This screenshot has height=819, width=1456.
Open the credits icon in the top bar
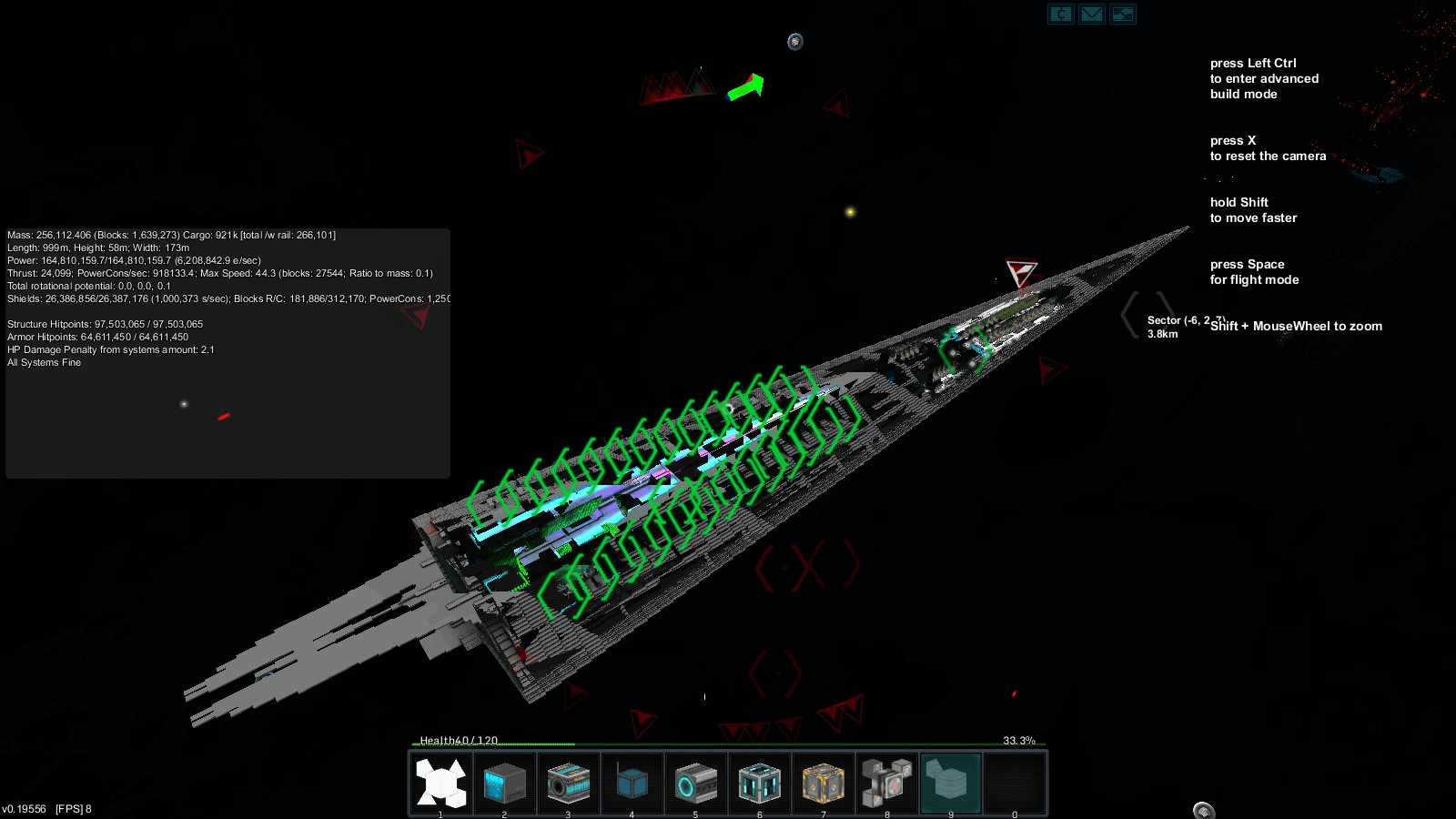[1061, 14]
